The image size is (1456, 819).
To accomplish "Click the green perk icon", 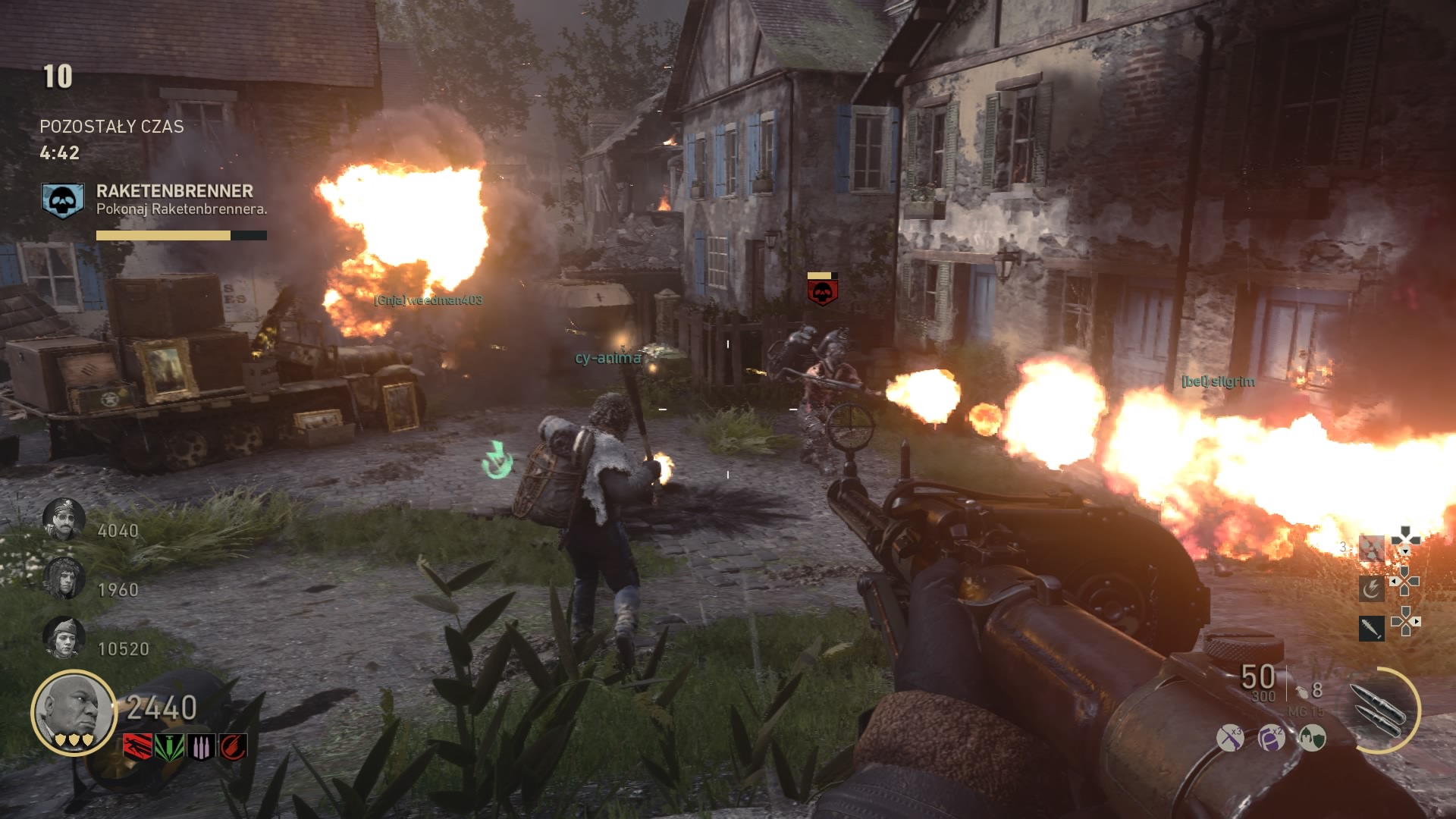I will [168, 747].
